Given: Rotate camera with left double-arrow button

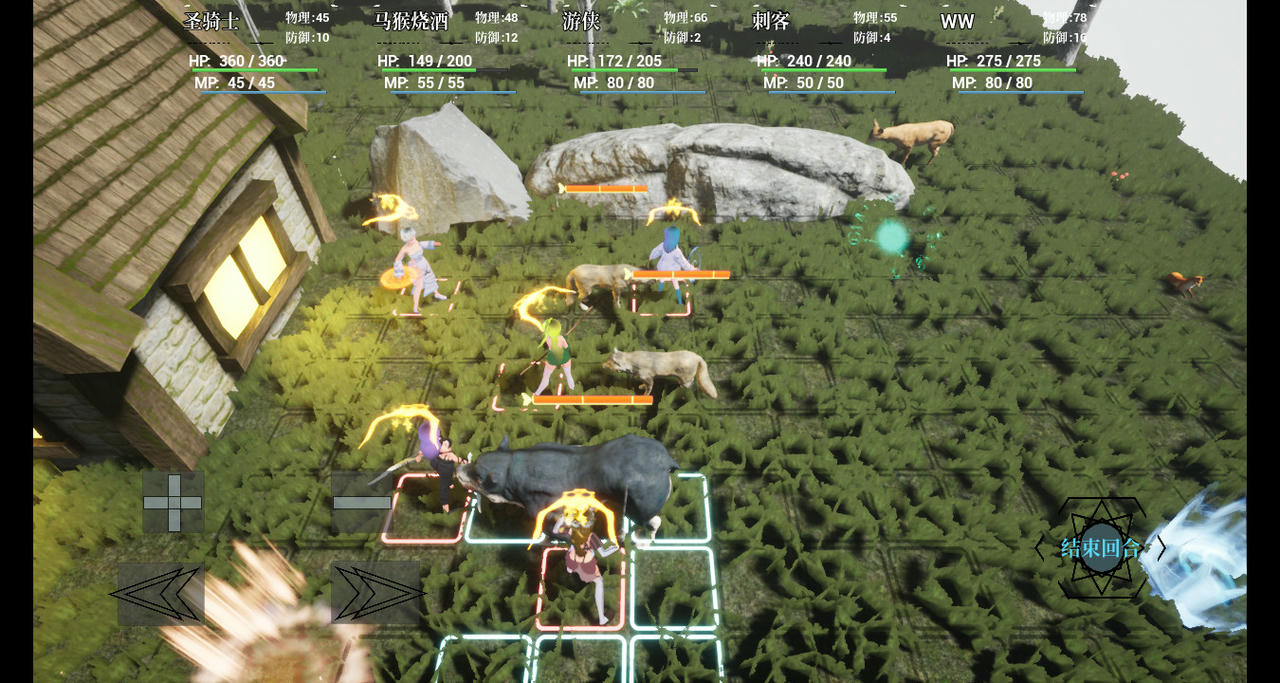Looking at the screenshot, I should 161,594.
